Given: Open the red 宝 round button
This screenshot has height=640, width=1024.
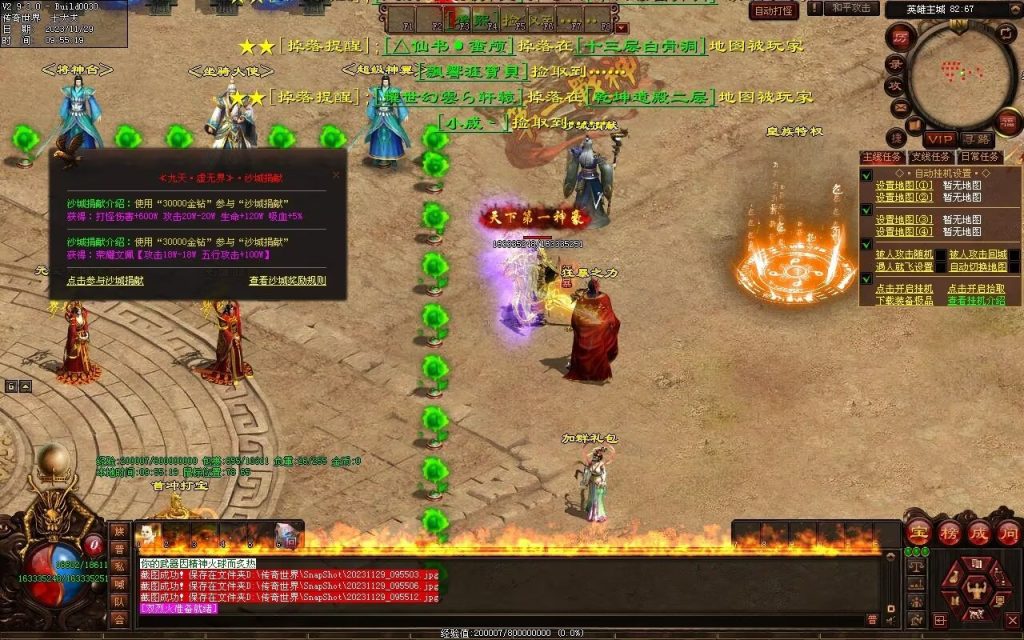Looking at the screenshot, I should pos(918,532).
